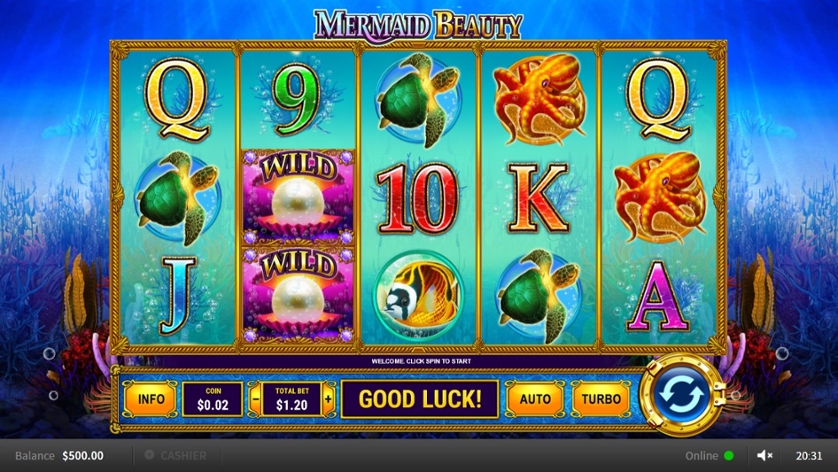Open the Cashier
This screenshot has height=472, width=838.
coord(176,456)
